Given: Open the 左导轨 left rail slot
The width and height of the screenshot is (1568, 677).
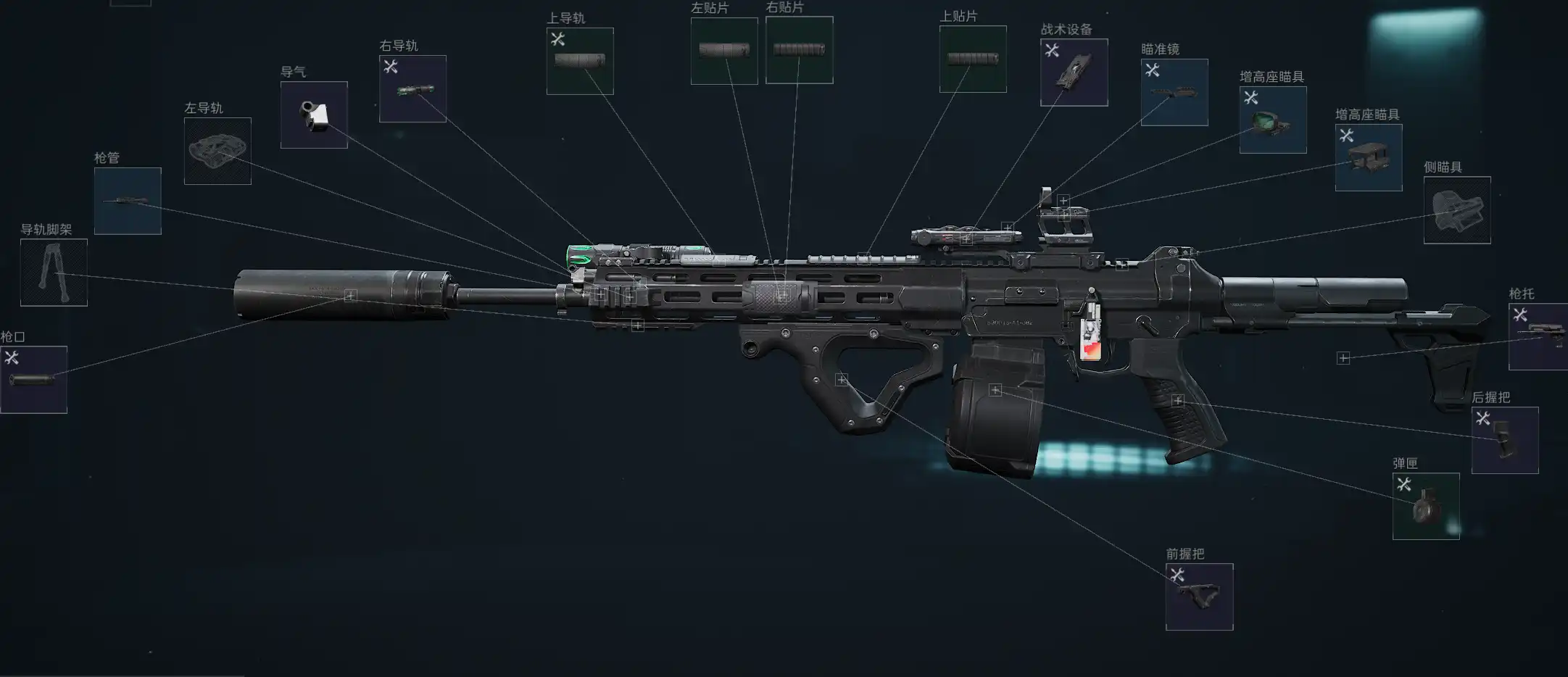Looking at the screenshot, I should [x=217, y=151].
